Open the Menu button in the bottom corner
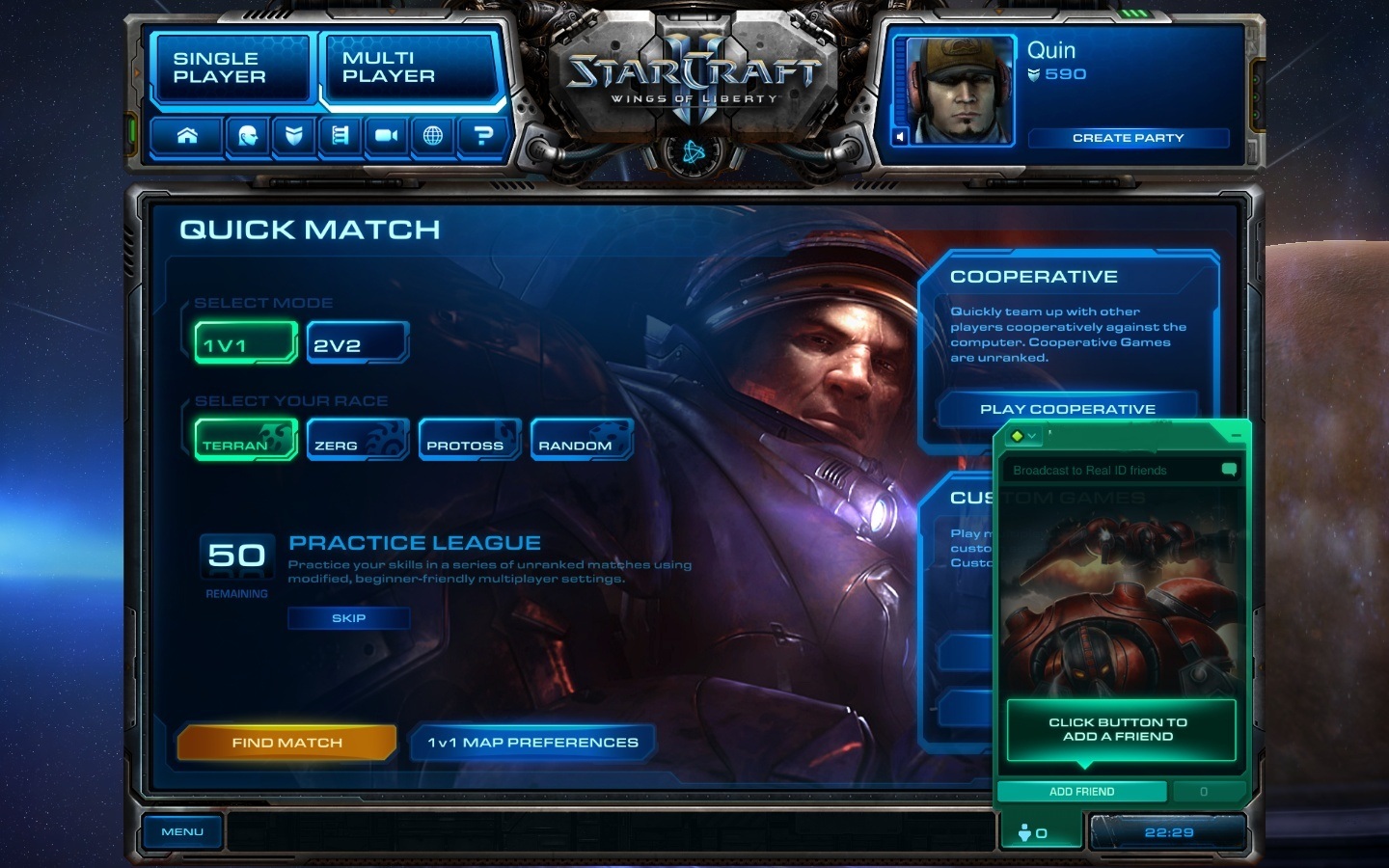The height and width of the screenshot is (868, 1389). point(182,832)
